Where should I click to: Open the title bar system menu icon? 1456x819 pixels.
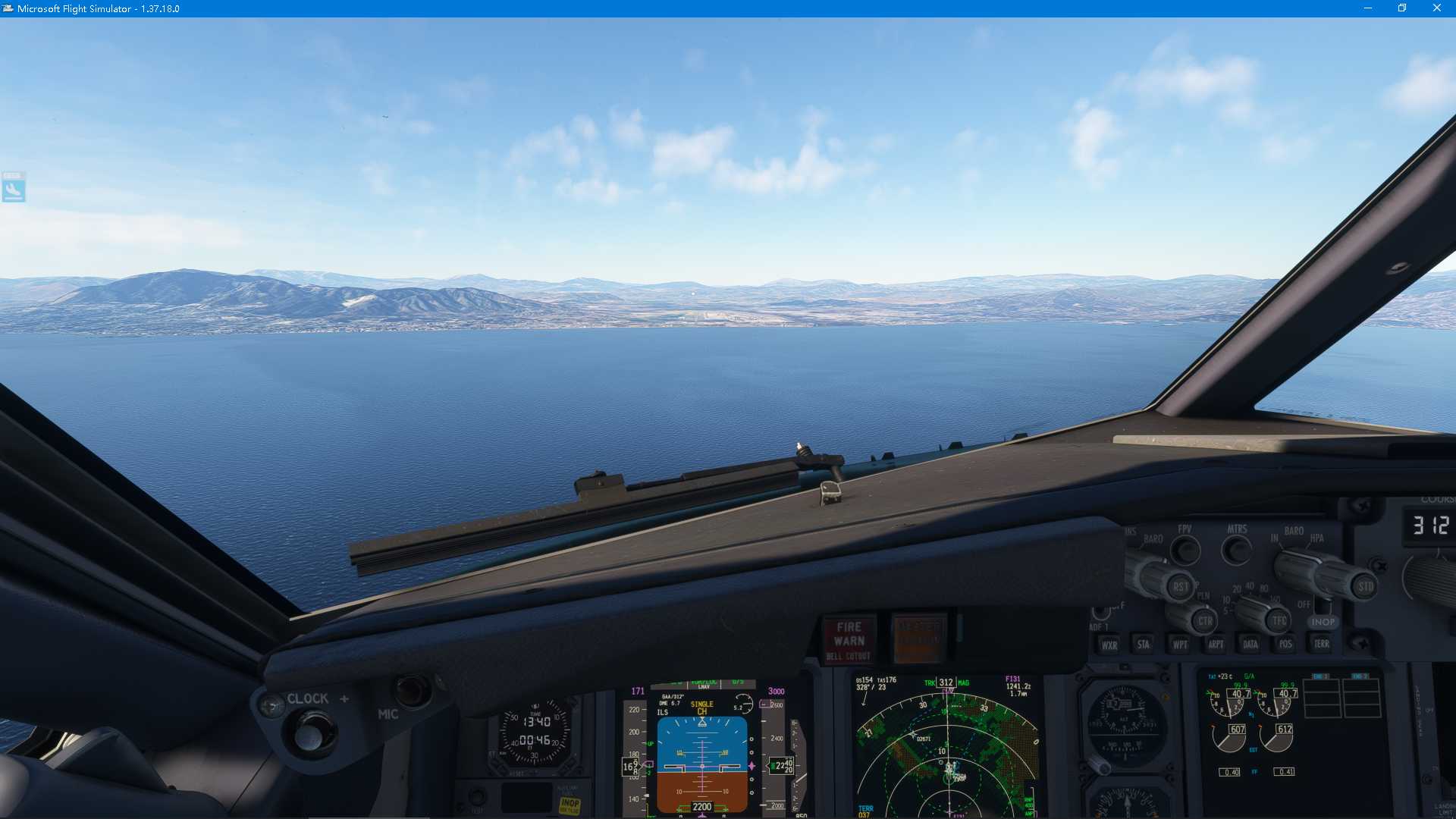pos(8,8)
